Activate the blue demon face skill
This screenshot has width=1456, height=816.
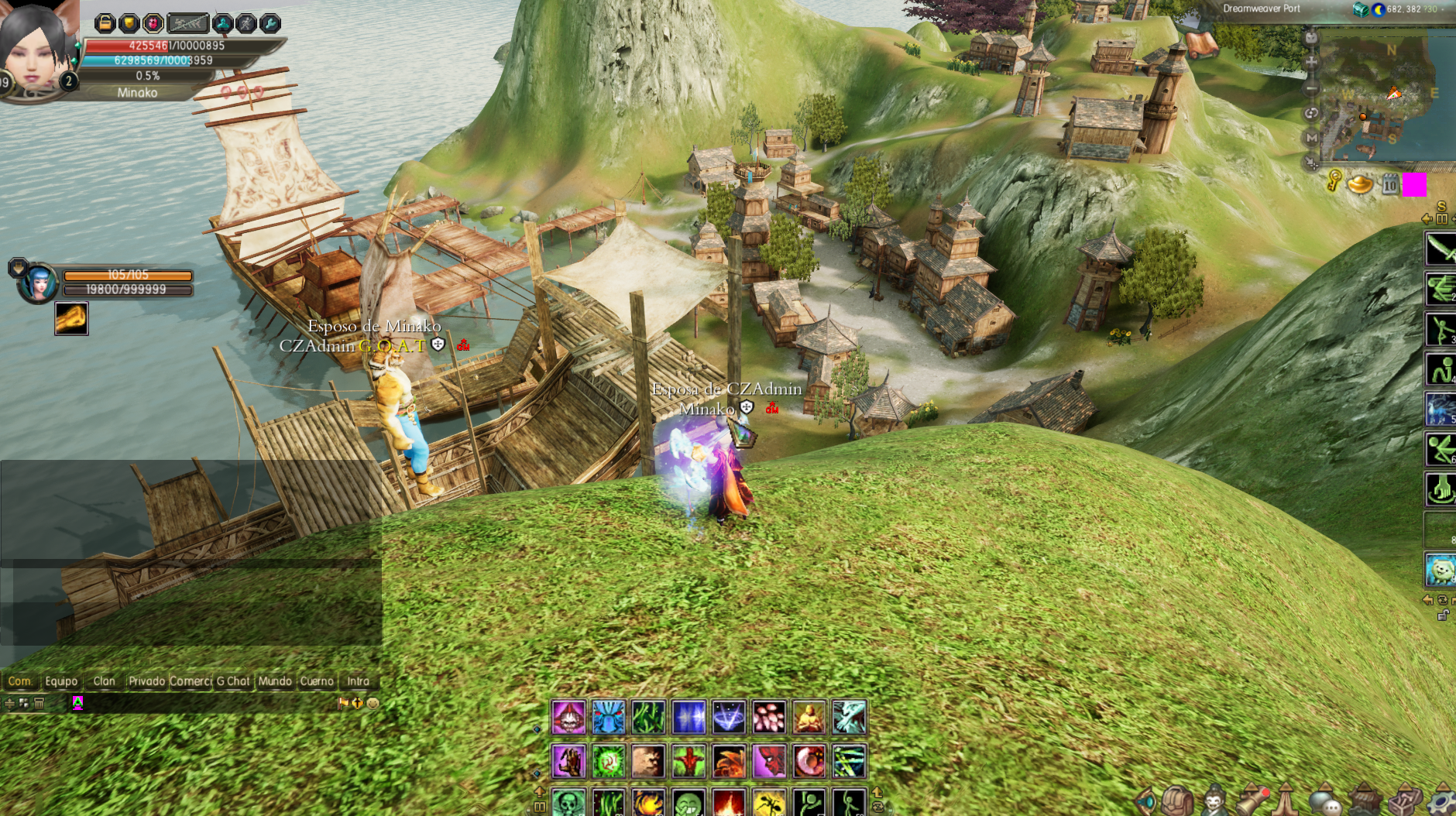click(x=608, y=717)
